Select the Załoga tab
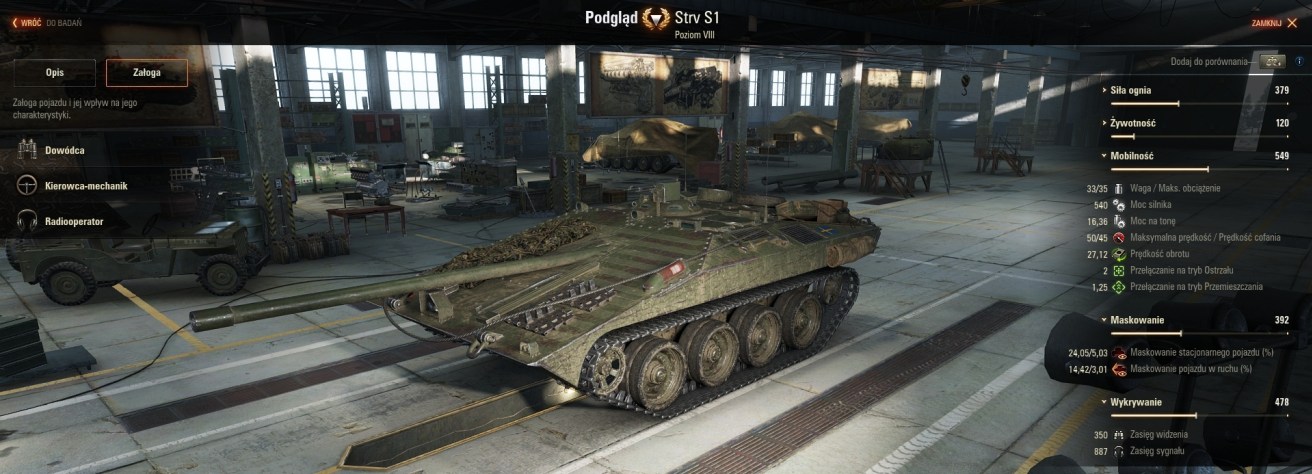 coord(146,73)
